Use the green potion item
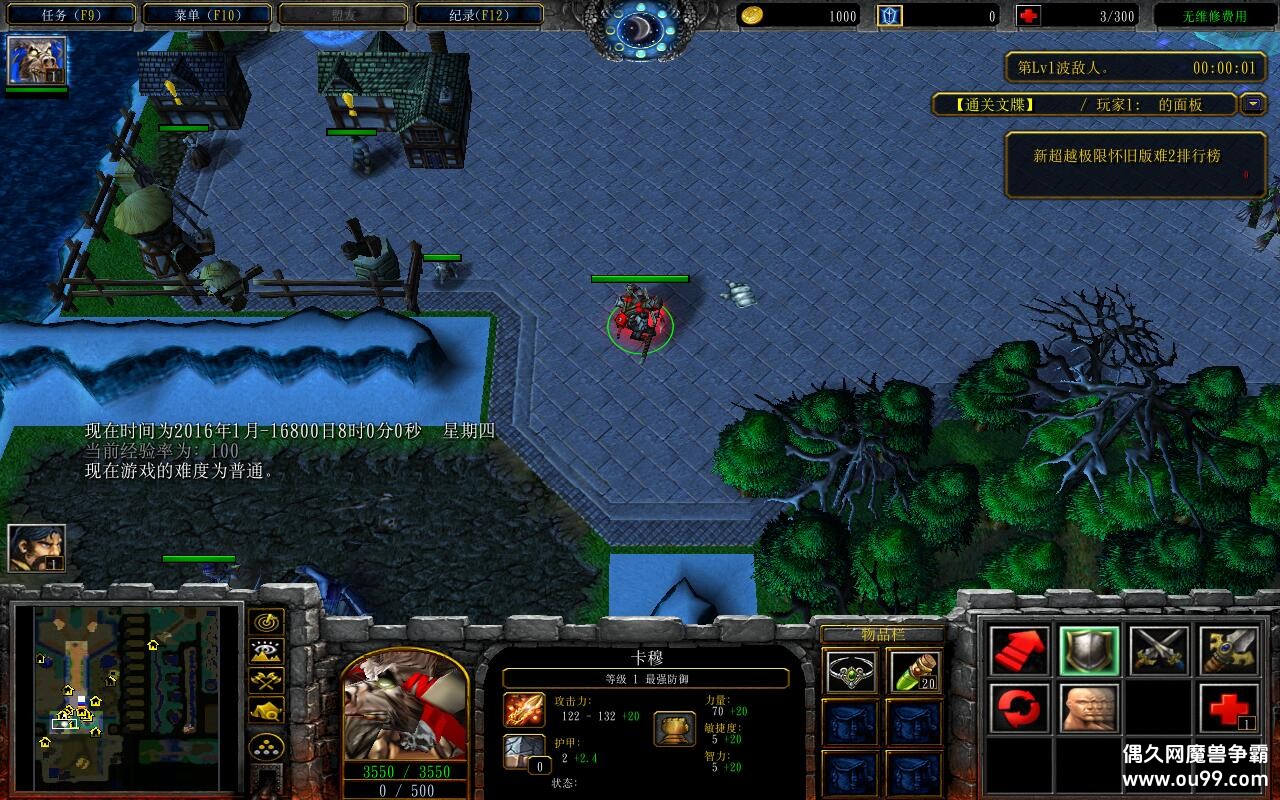Image resolution: width=1280 pixels, height=800 pixels. pos(914,673)
